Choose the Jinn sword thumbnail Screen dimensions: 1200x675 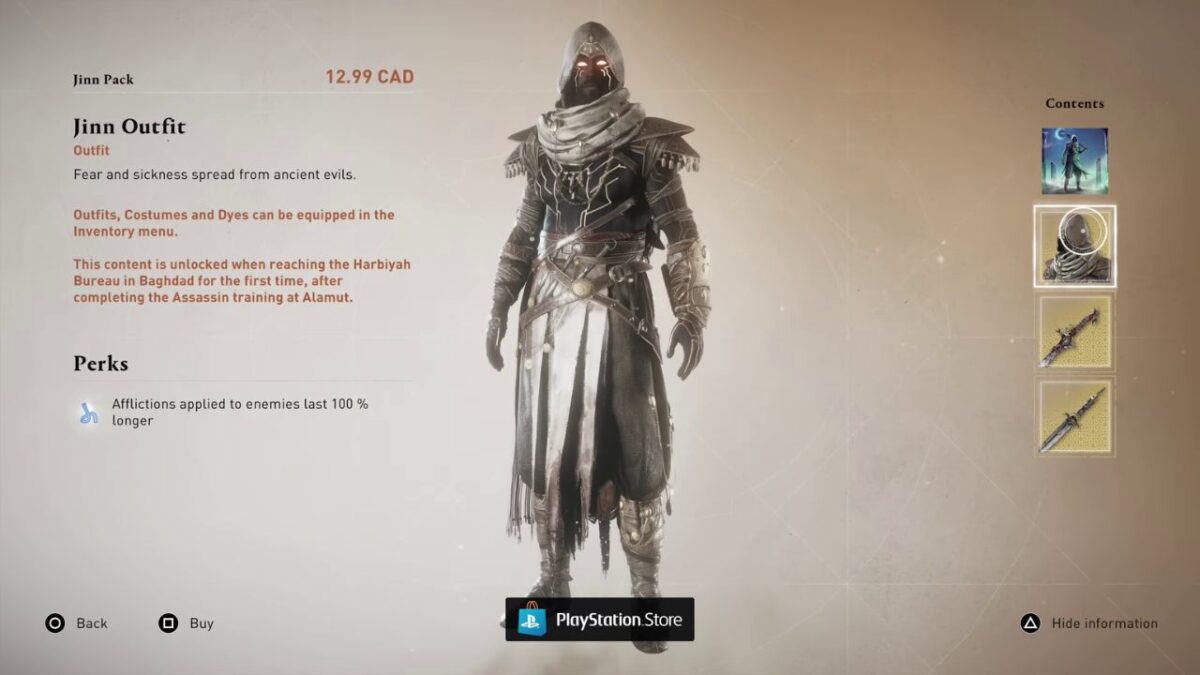[1074, 333]
